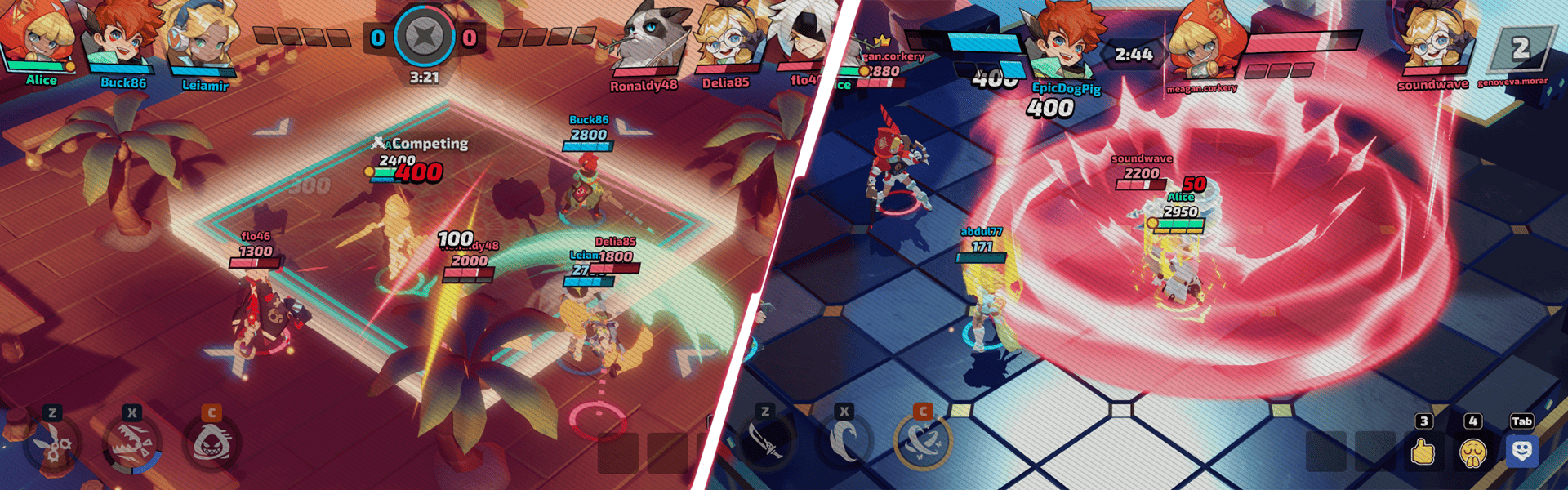Open the blue smiley chat emote panel
This screenshot has height=490, width=1568.
pyautogui.click(x=1521, y=451)
